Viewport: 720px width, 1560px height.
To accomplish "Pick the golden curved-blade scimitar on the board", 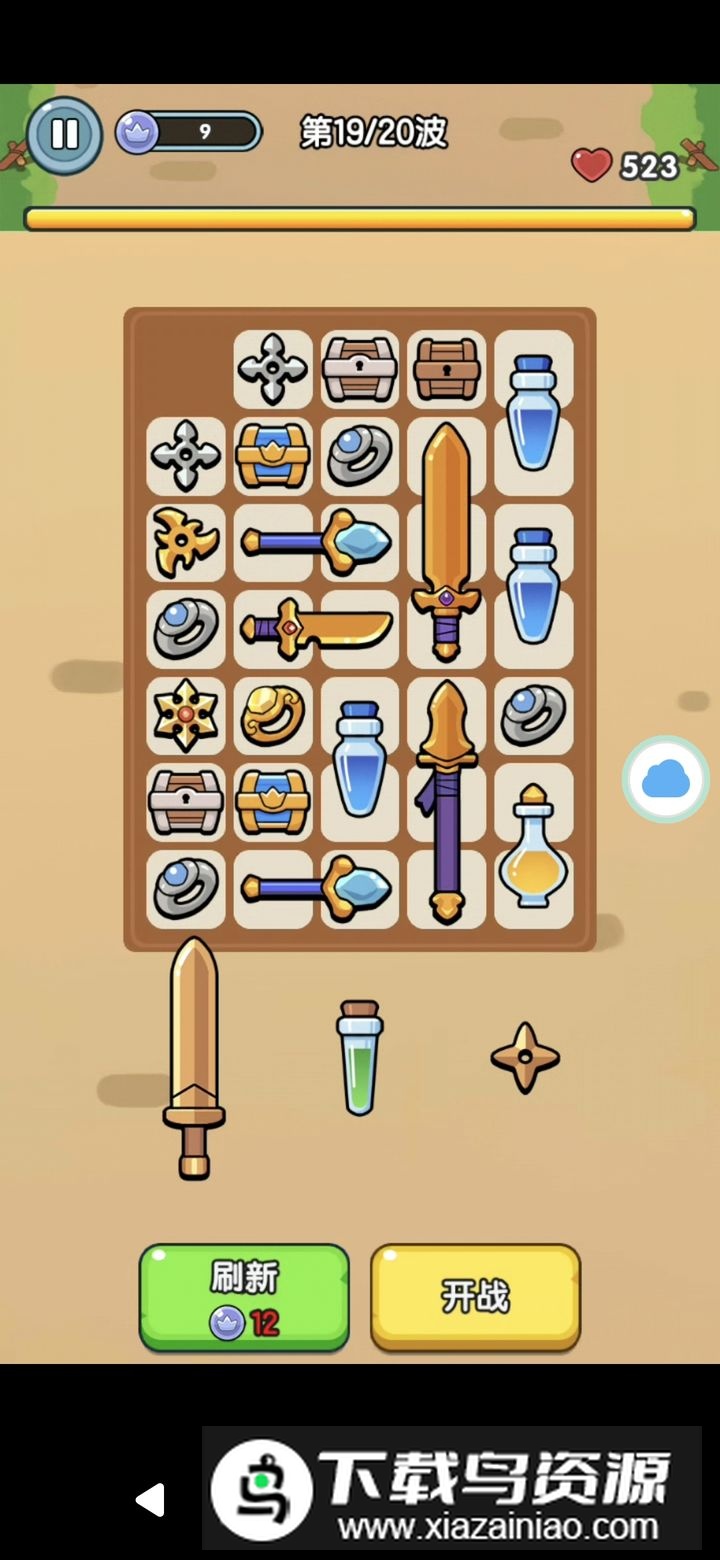I will click(x=316, y=629).
